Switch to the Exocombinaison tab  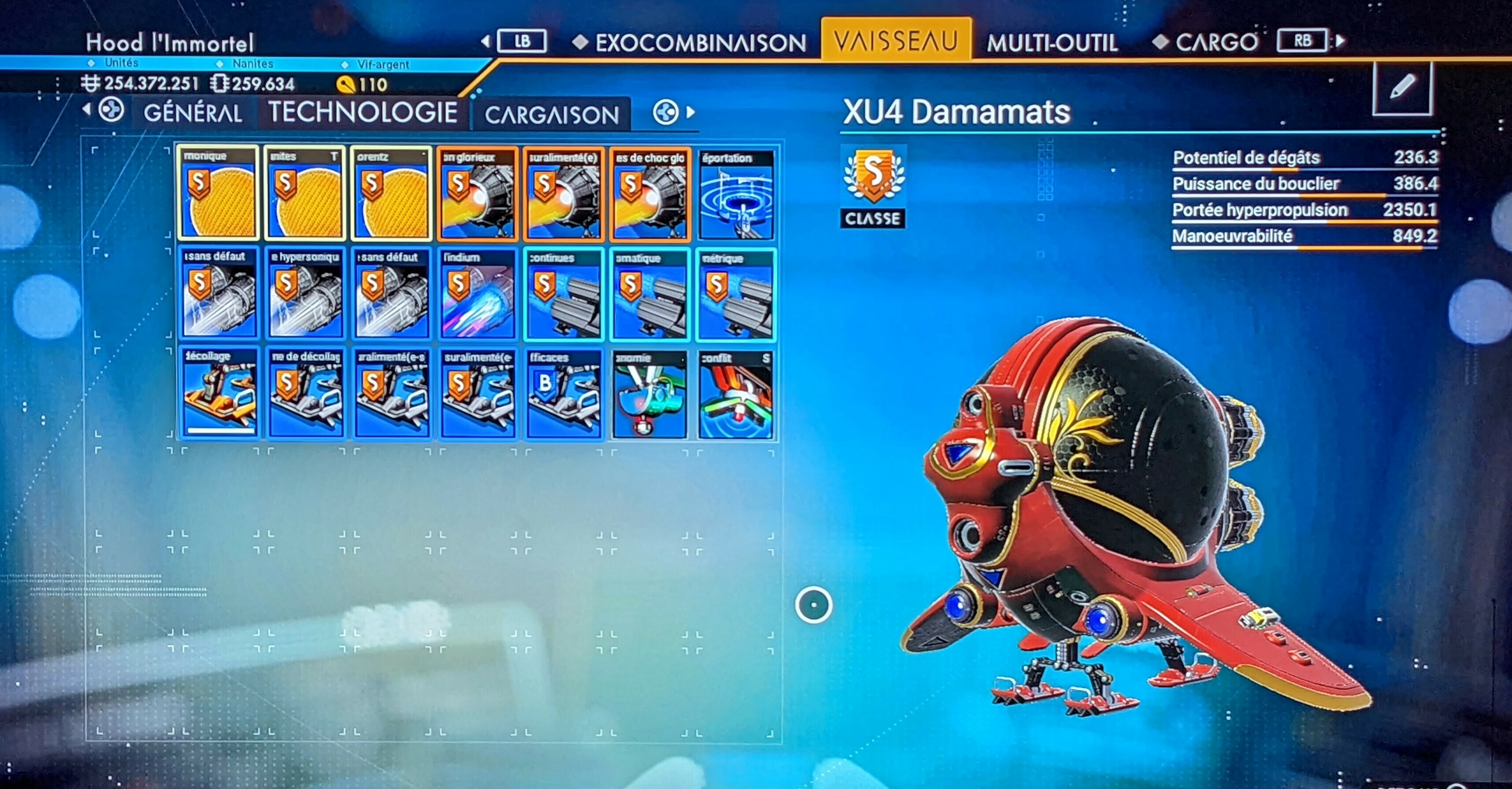point(700,43)
